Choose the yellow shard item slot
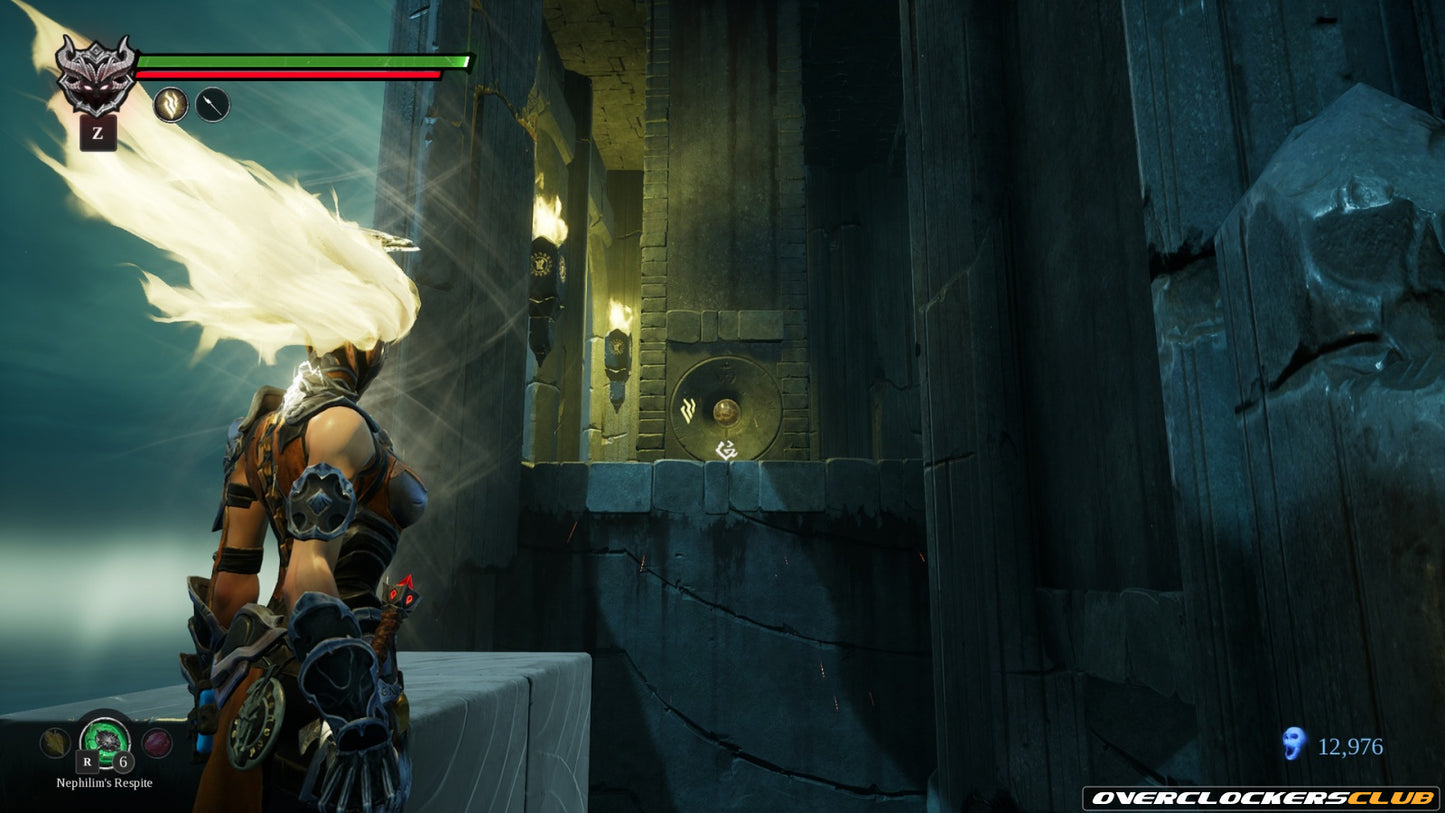Viewport: 1445px width, 813px height. click(54, 742)
